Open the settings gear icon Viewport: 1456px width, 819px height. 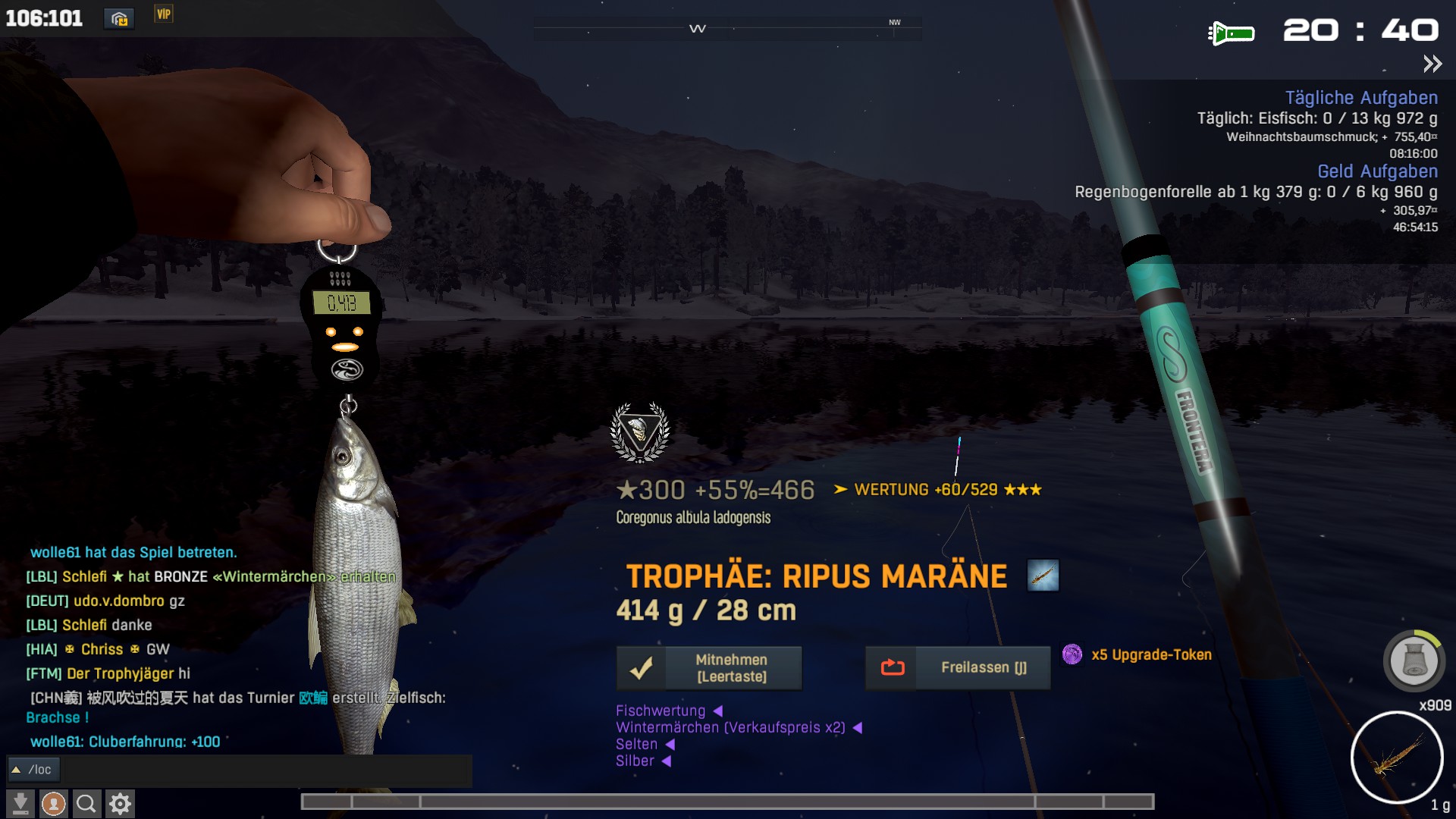click(120, 803)
